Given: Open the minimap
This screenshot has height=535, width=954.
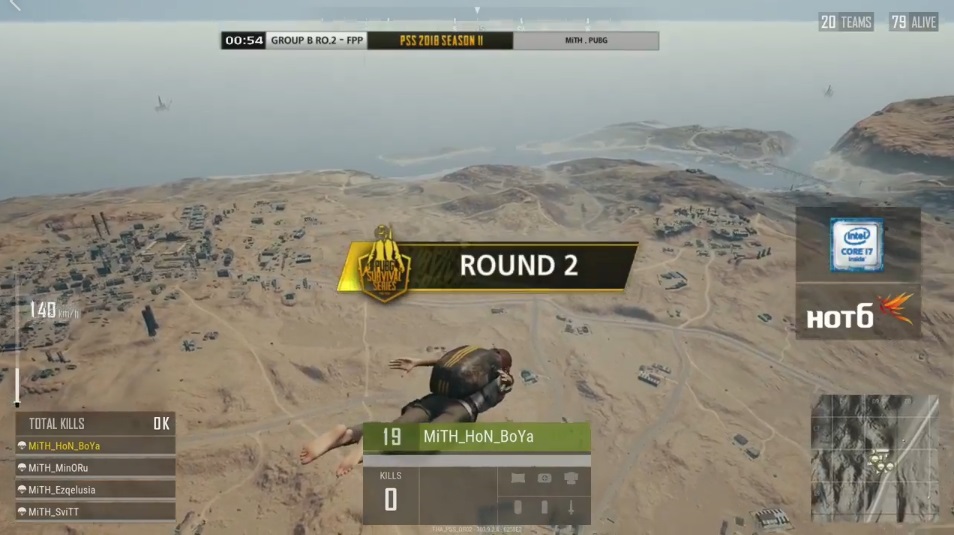Looking at the screenshot, I should (x=874, y=457).
